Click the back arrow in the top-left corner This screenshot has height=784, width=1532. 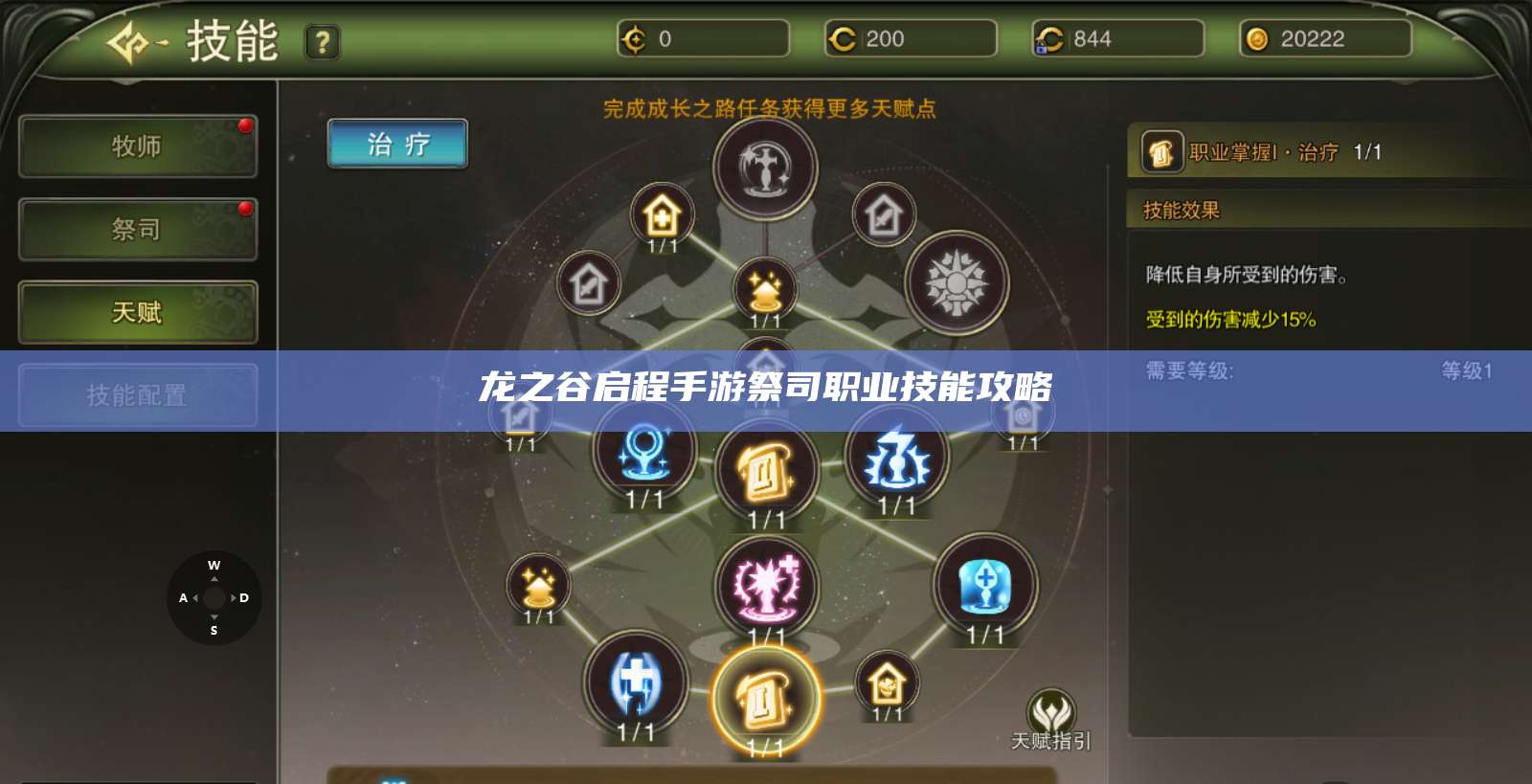[x=126, y=41]
